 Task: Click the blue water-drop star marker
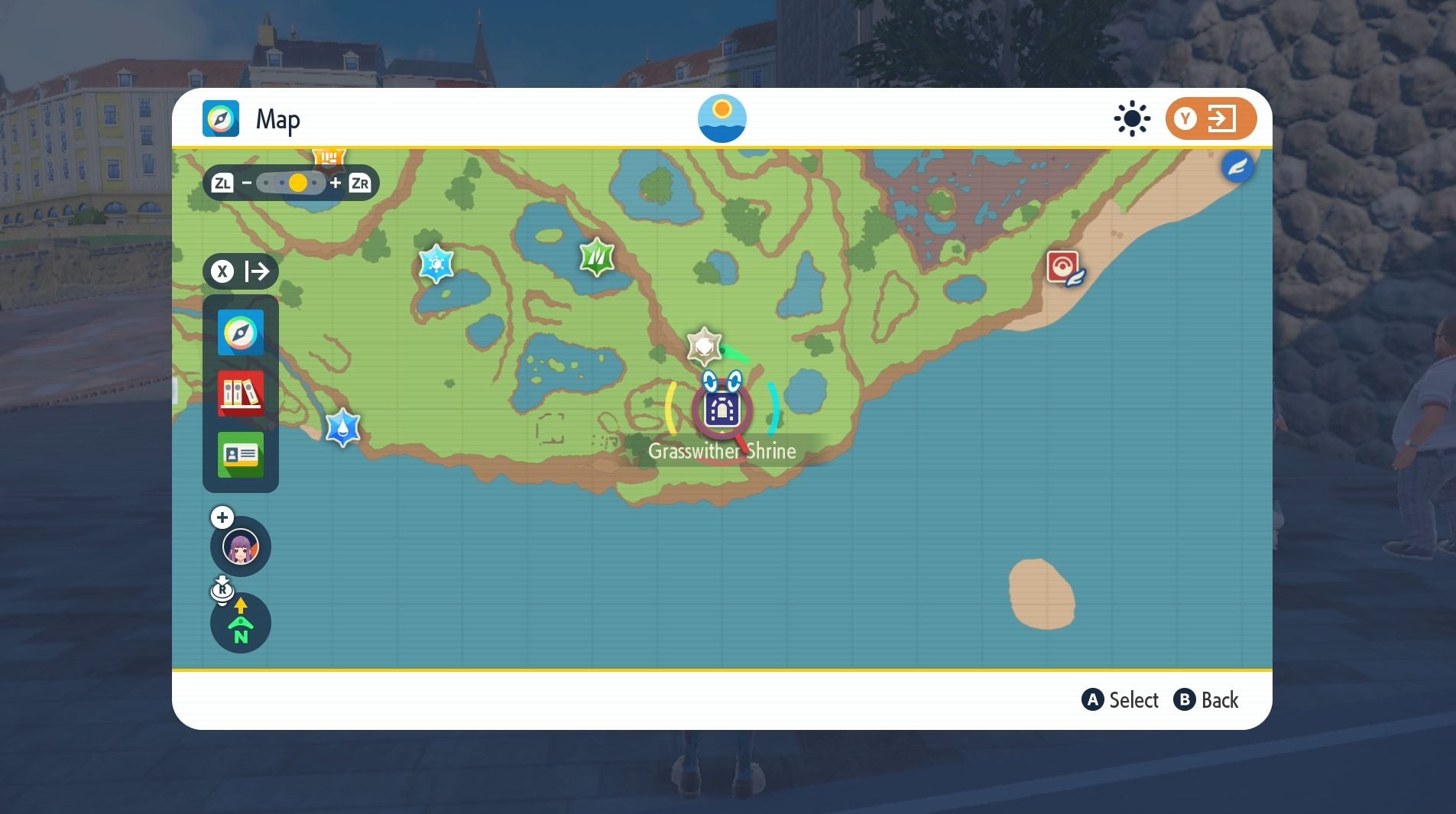[x=342, y=428]
